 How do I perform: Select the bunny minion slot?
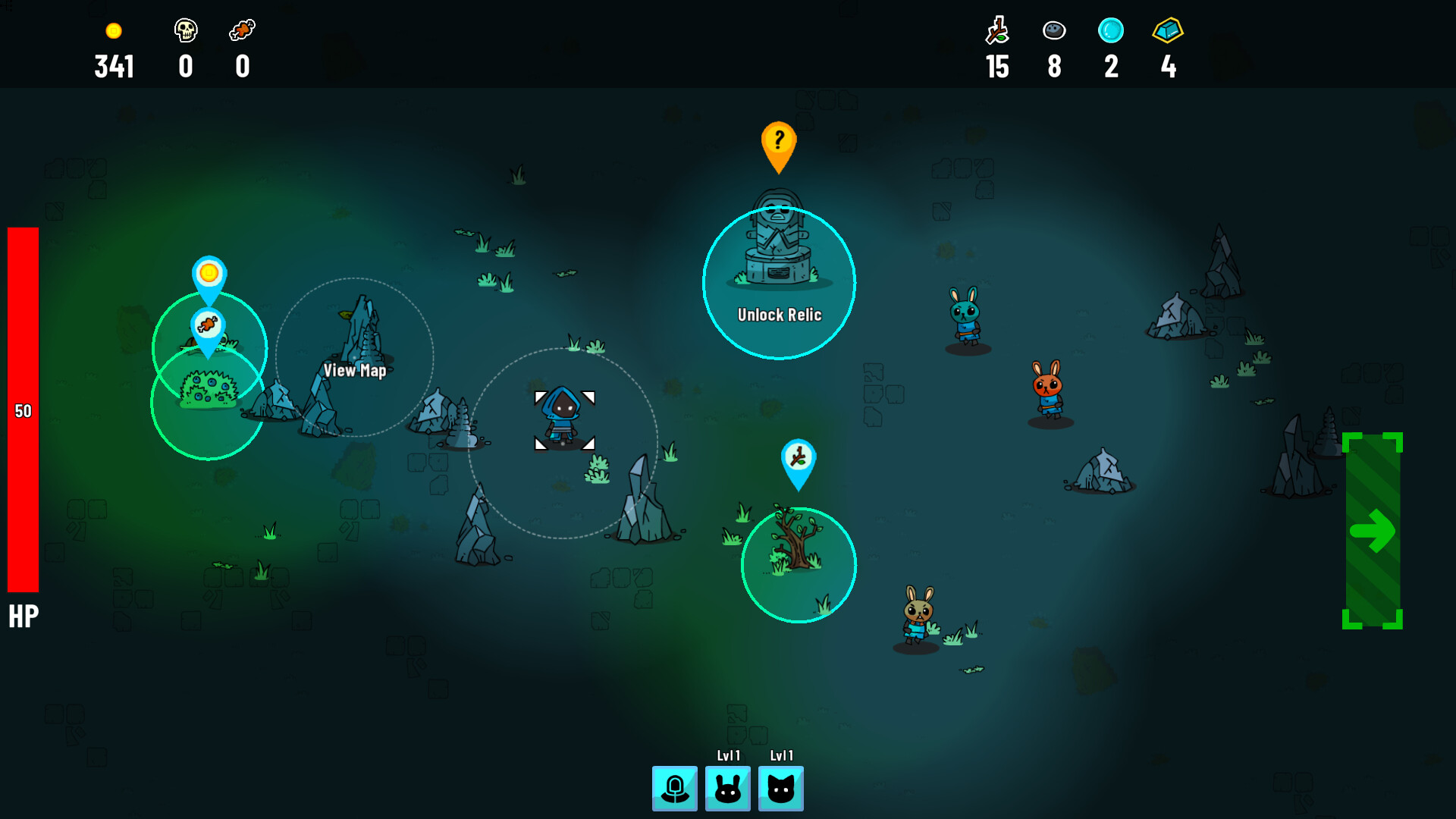(727, 789)
